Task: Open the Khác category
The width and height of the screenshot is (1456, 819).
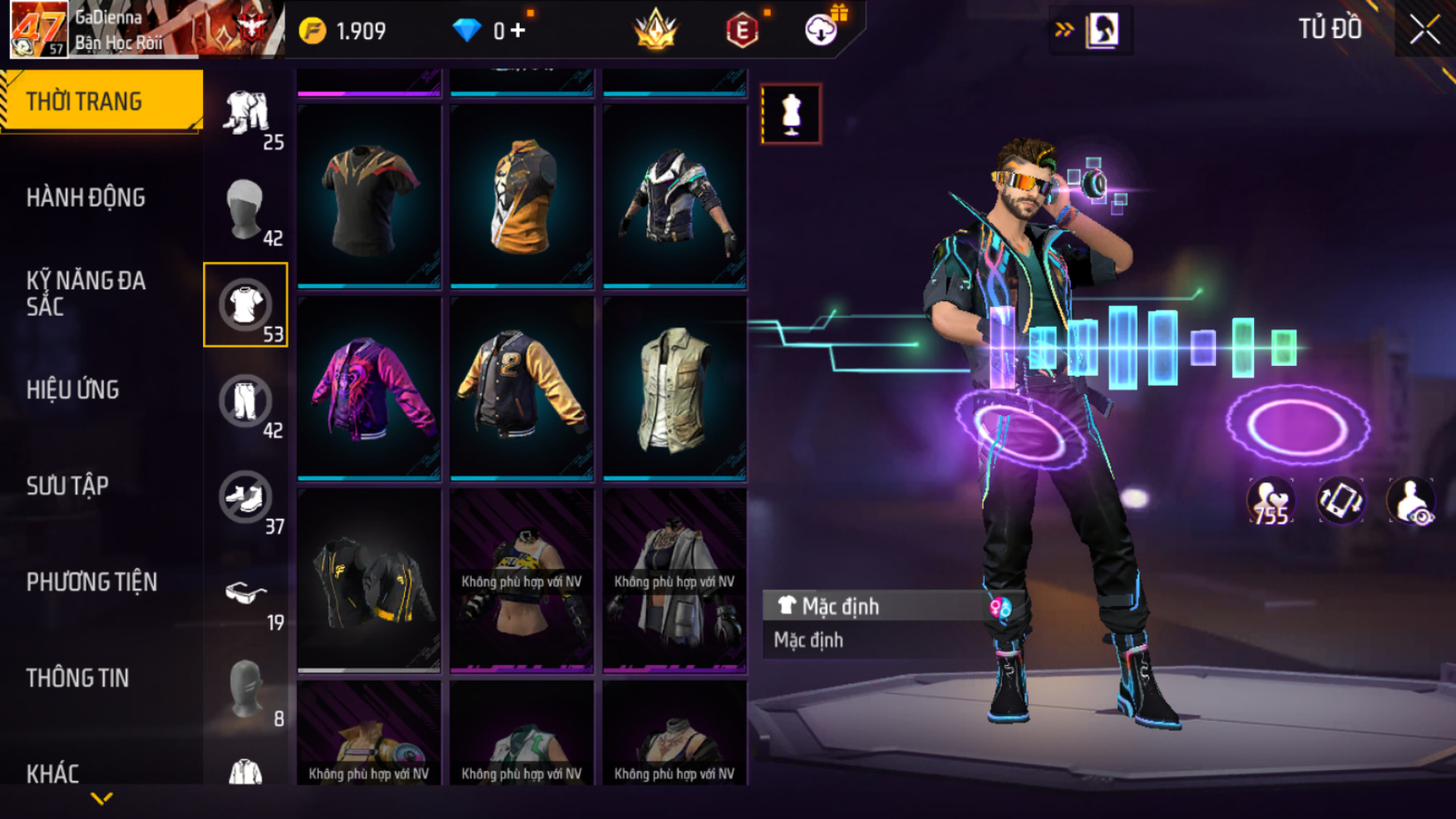Action: (x=52, y=773)
